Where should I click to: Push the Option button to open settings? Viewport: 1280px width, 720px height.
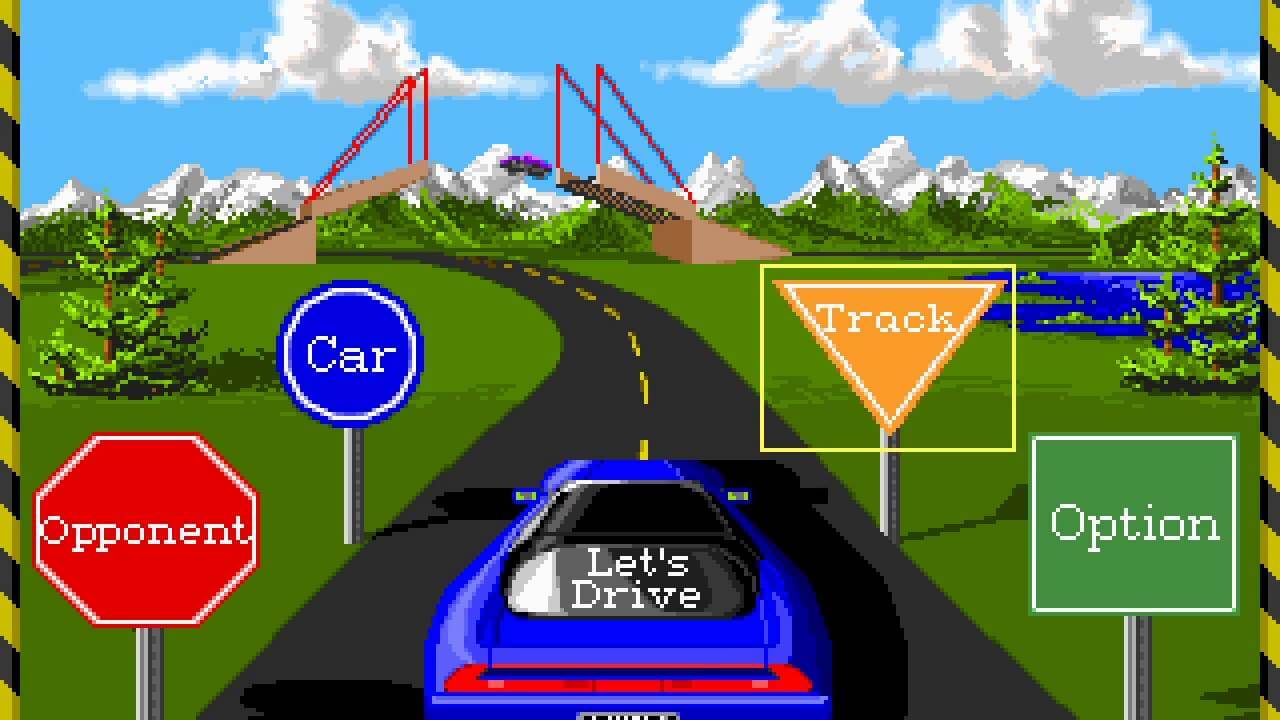[1134, 521]
